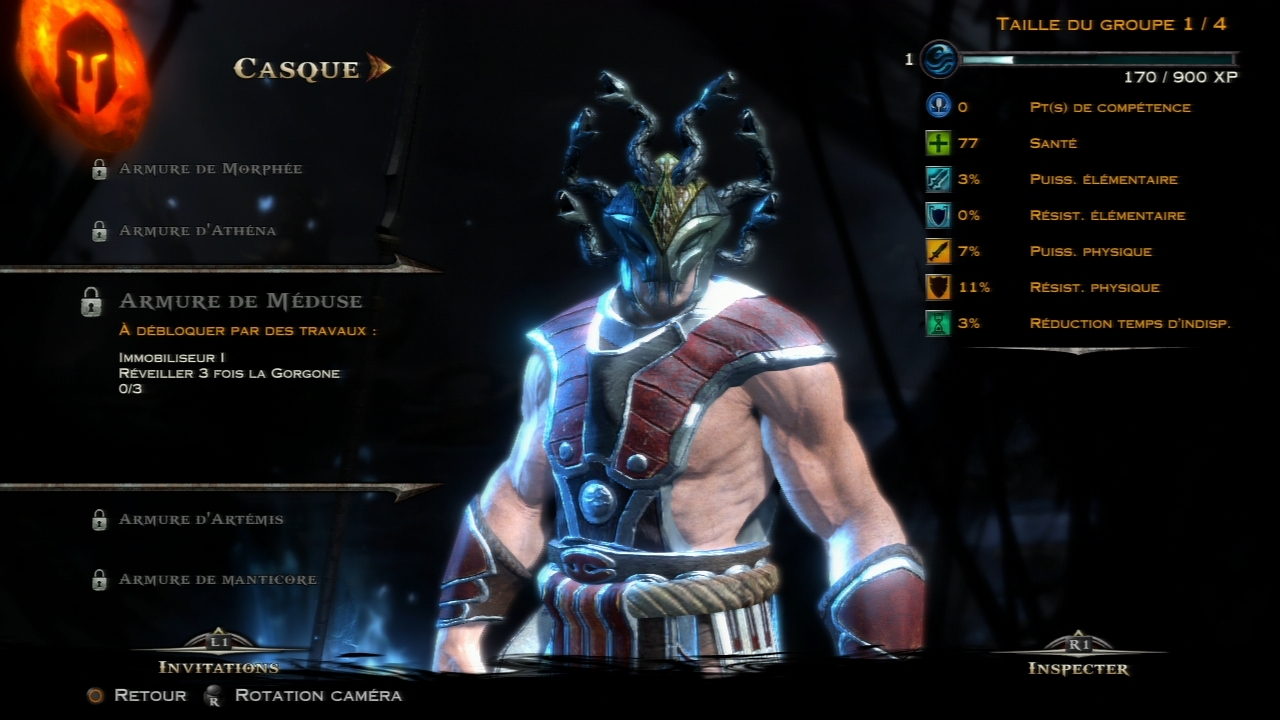Open the Invitations panel

[218, 666]
